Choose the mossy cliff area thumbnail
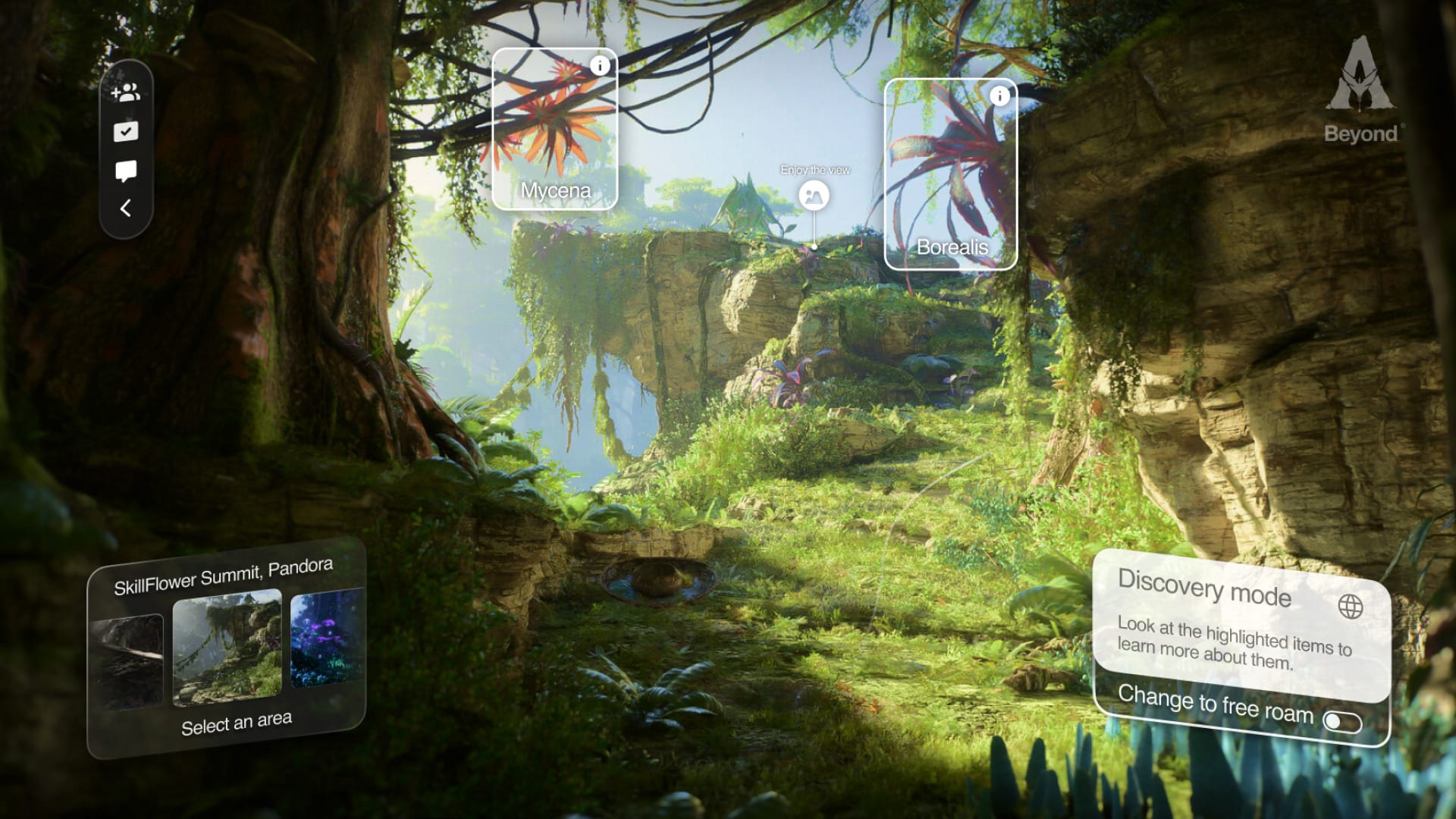Viewport: 1456px width, 819px height. (x=227, y=646)
